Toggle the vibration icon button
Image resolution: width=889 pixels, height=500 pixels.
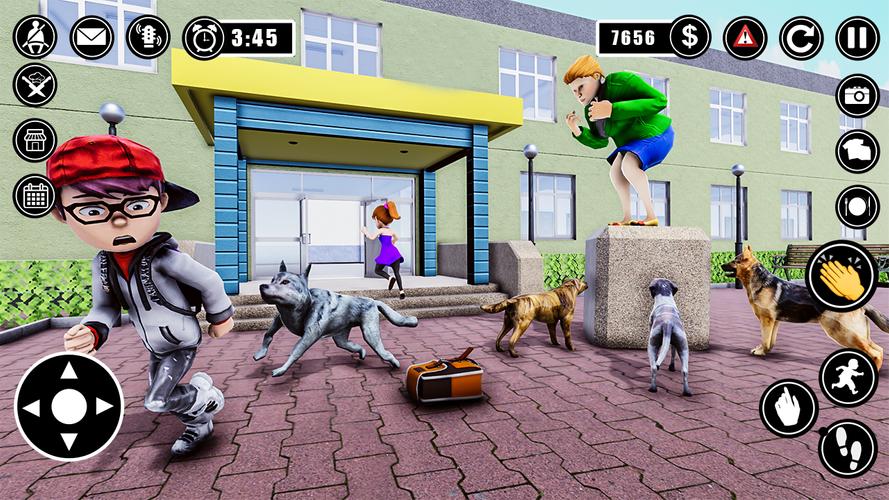pyautogui.click(x=148, y=37)
